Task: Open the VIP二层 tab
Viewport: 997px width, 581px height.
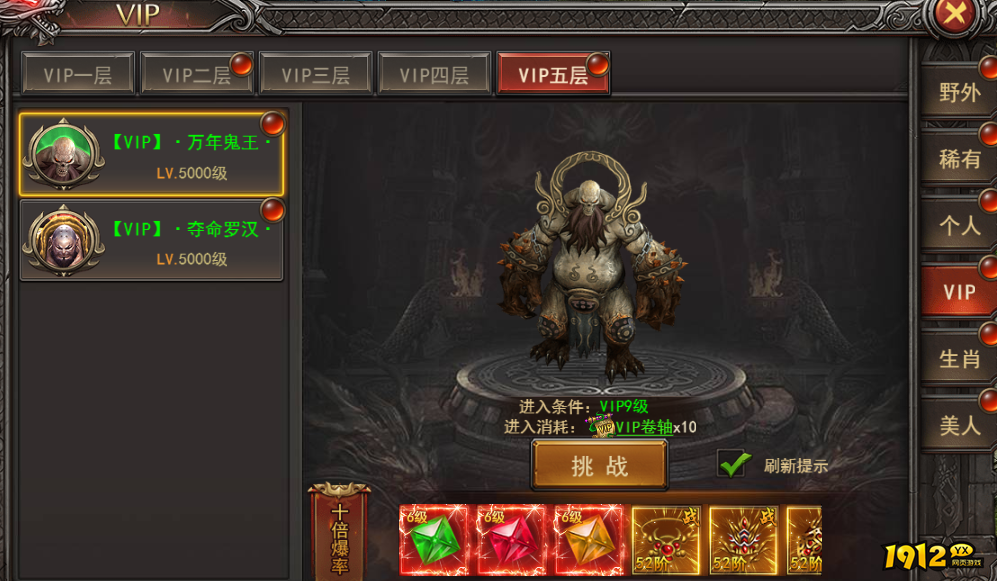Action: click(x=196, y=75)
